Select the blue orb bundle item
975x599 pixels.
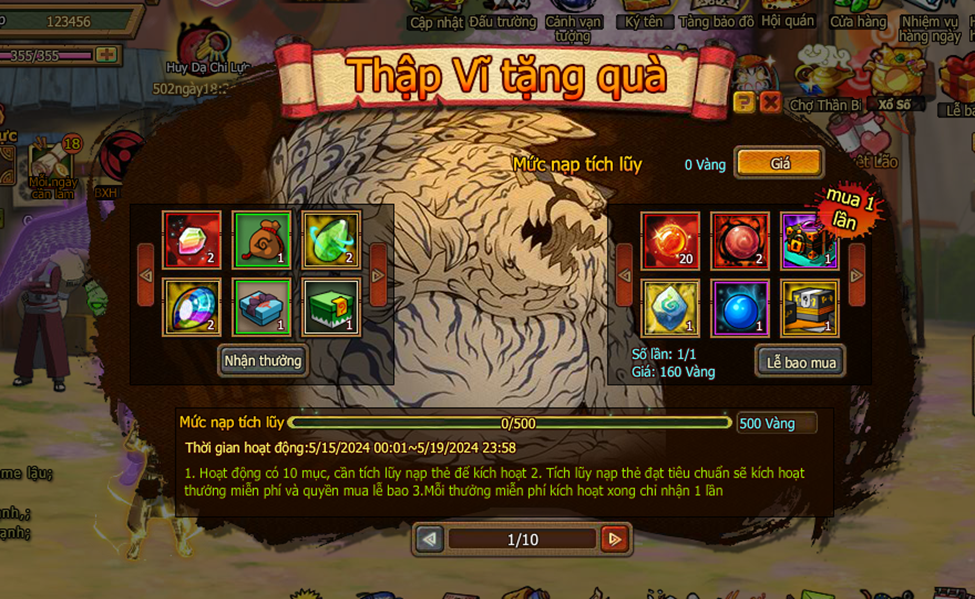tap(740, 308)
